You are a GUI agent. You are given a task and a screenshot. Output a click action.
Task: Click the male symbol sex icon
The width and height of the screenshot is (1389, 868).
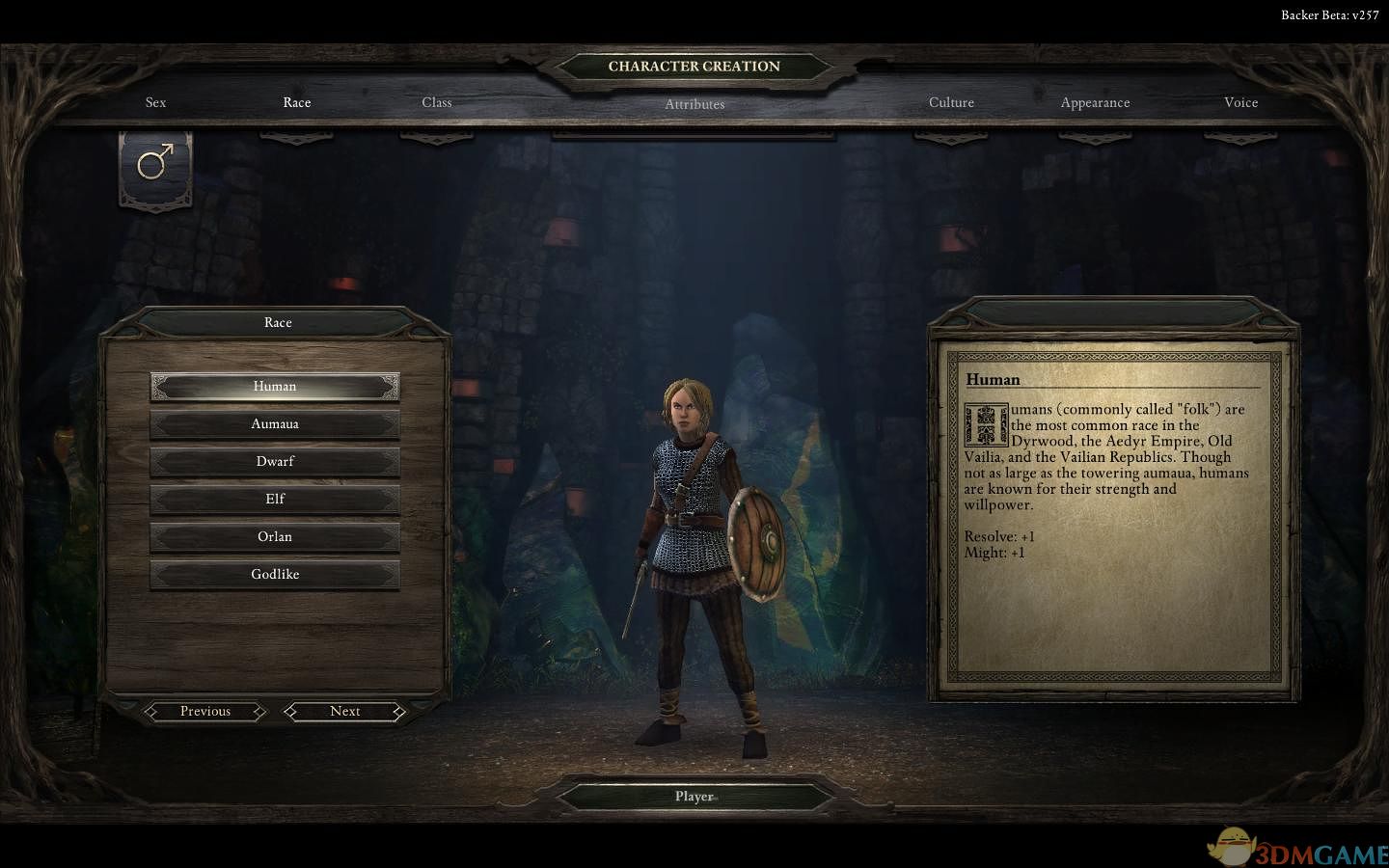pos(155,164)
